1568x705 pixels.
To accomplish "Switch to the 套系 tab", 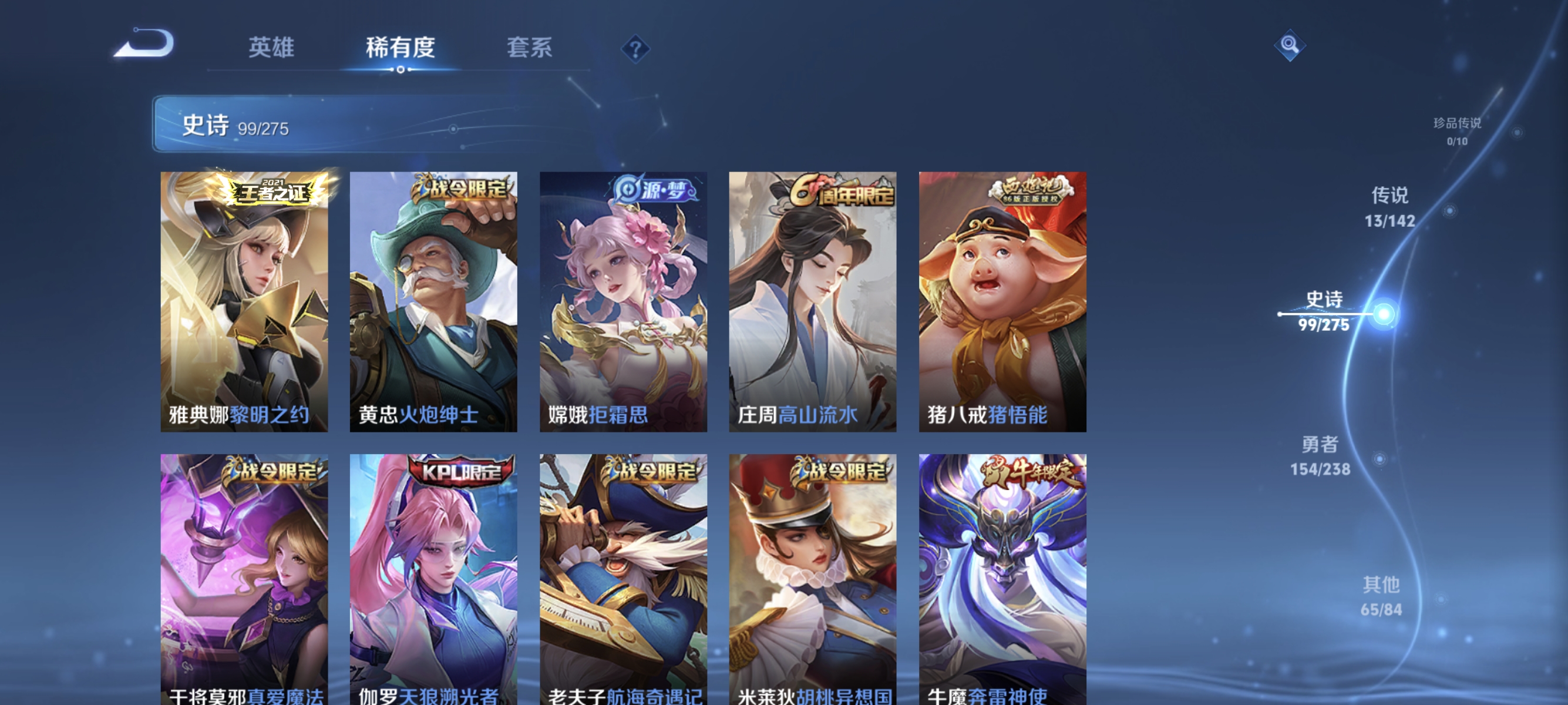I will pyautogui.click(x=530, y=48).
